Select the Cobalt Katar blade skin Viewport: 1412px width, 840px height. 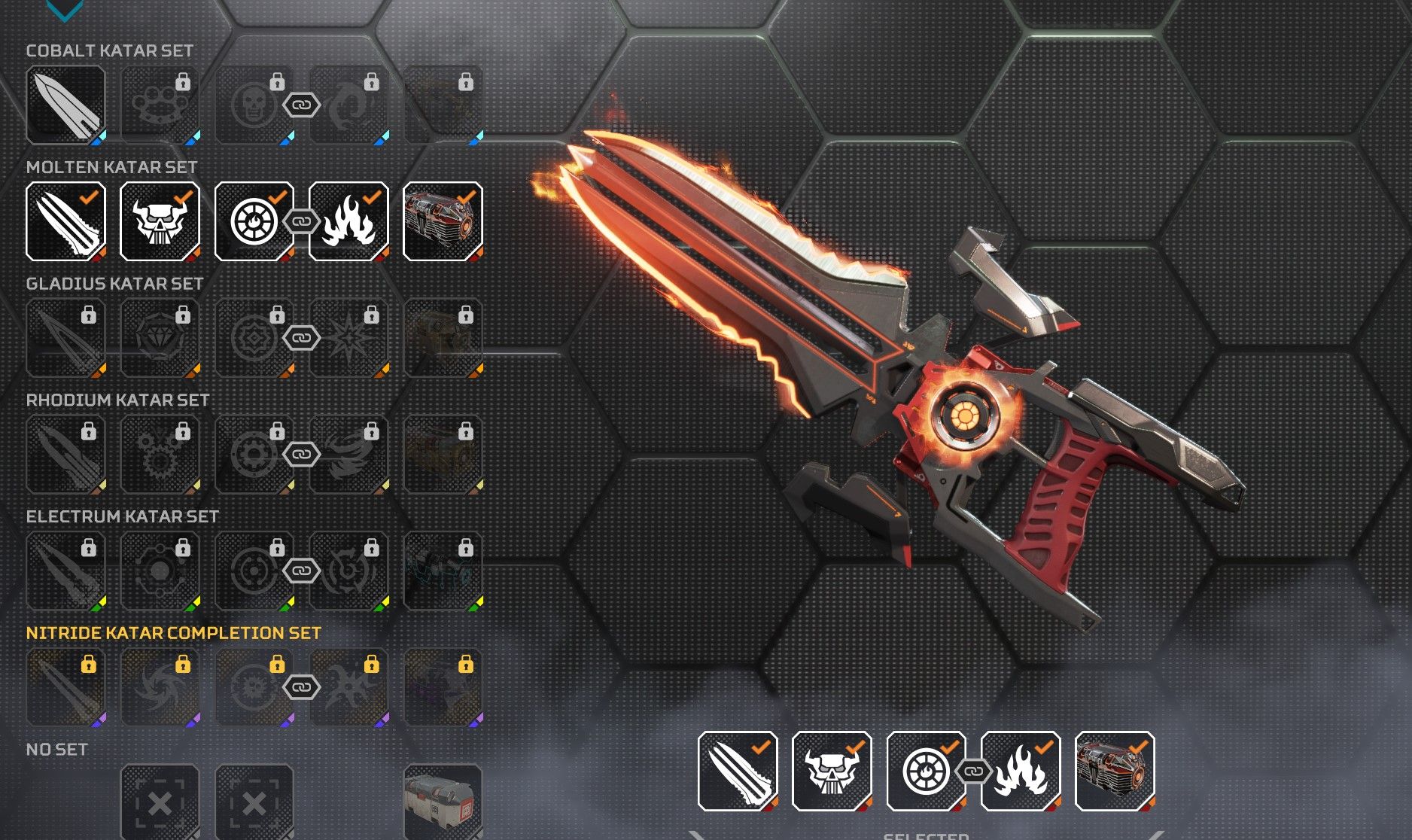65,105
